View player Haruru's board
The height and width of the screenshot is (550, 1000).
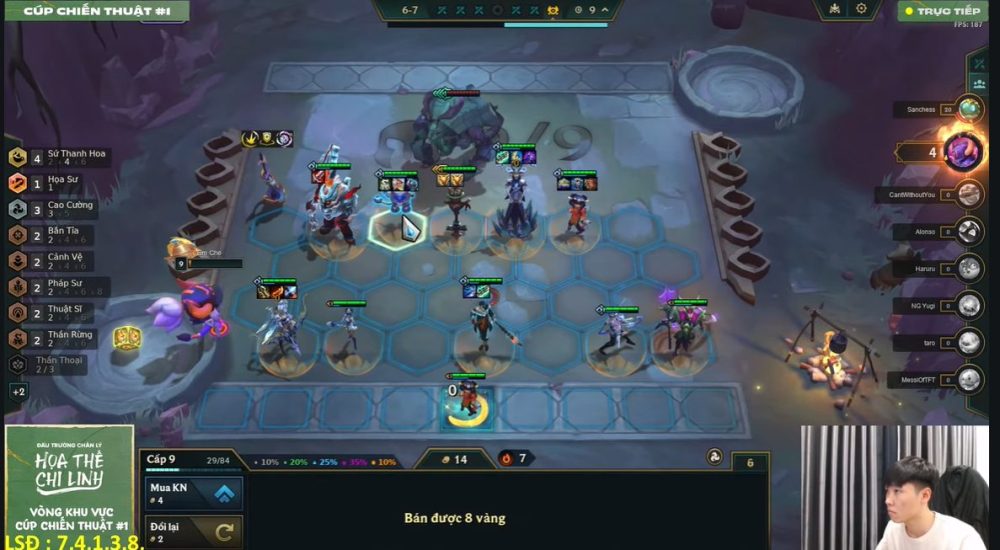pos(968,268)
